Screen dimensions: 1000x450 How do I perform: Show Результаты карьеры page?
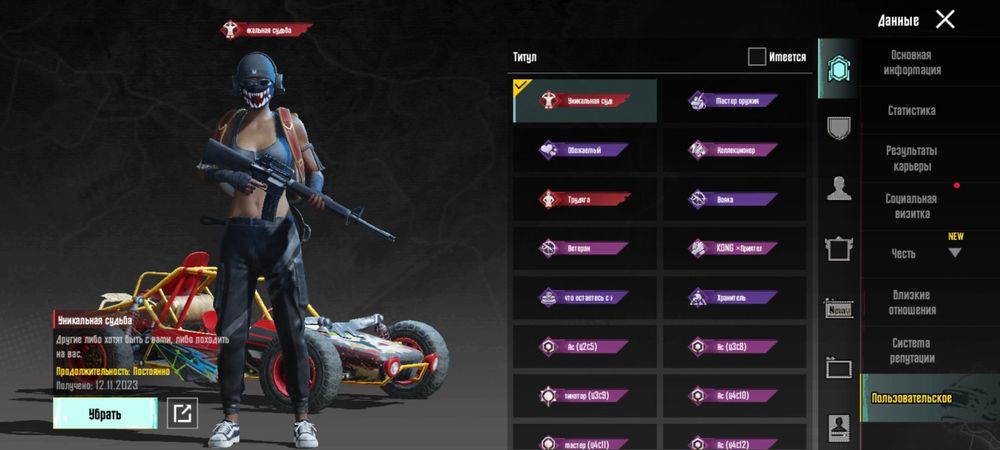pyautogui.click(x=910, y=158)
